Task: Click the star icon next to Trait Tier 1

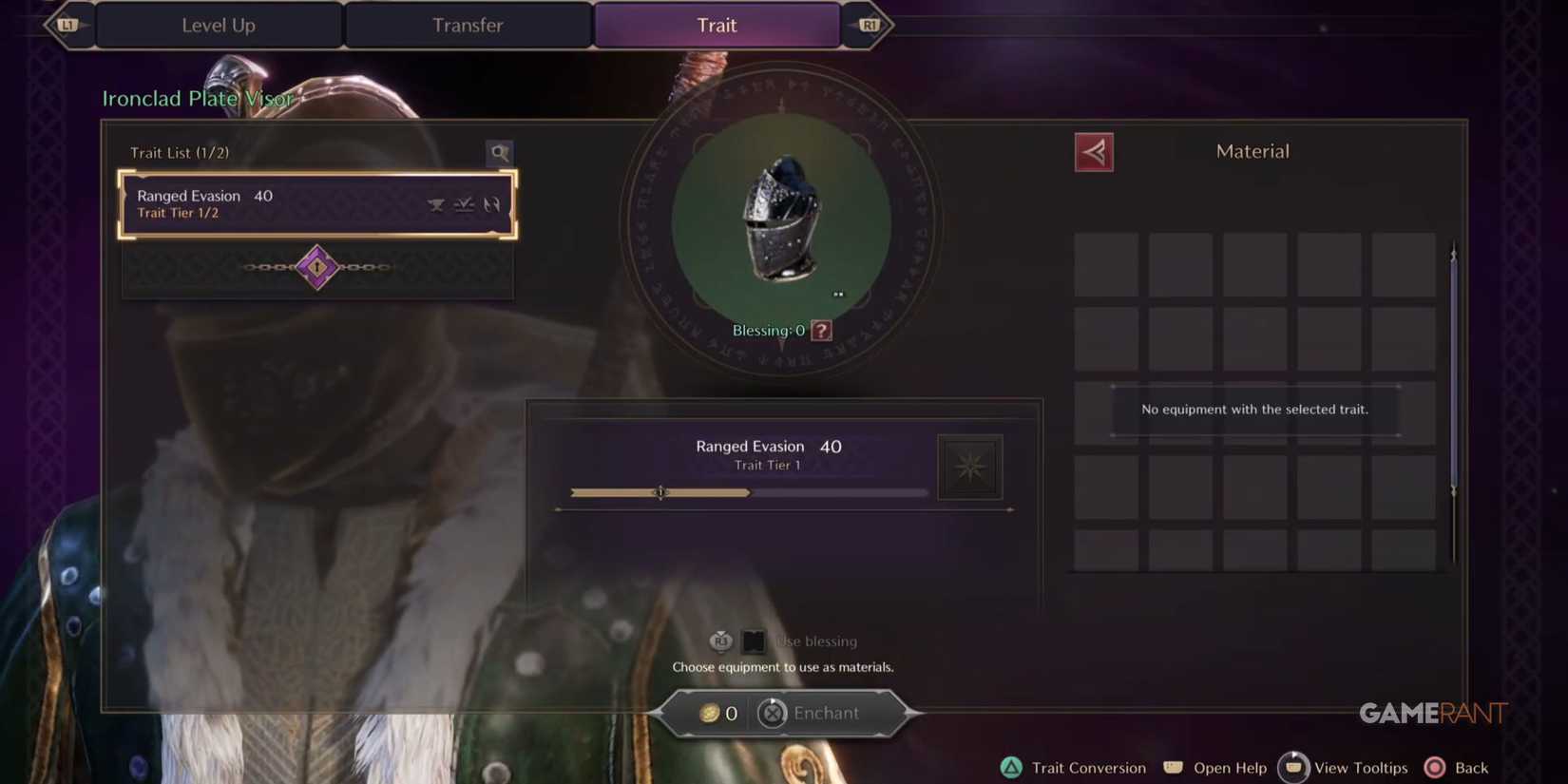Action: point(969,466)
